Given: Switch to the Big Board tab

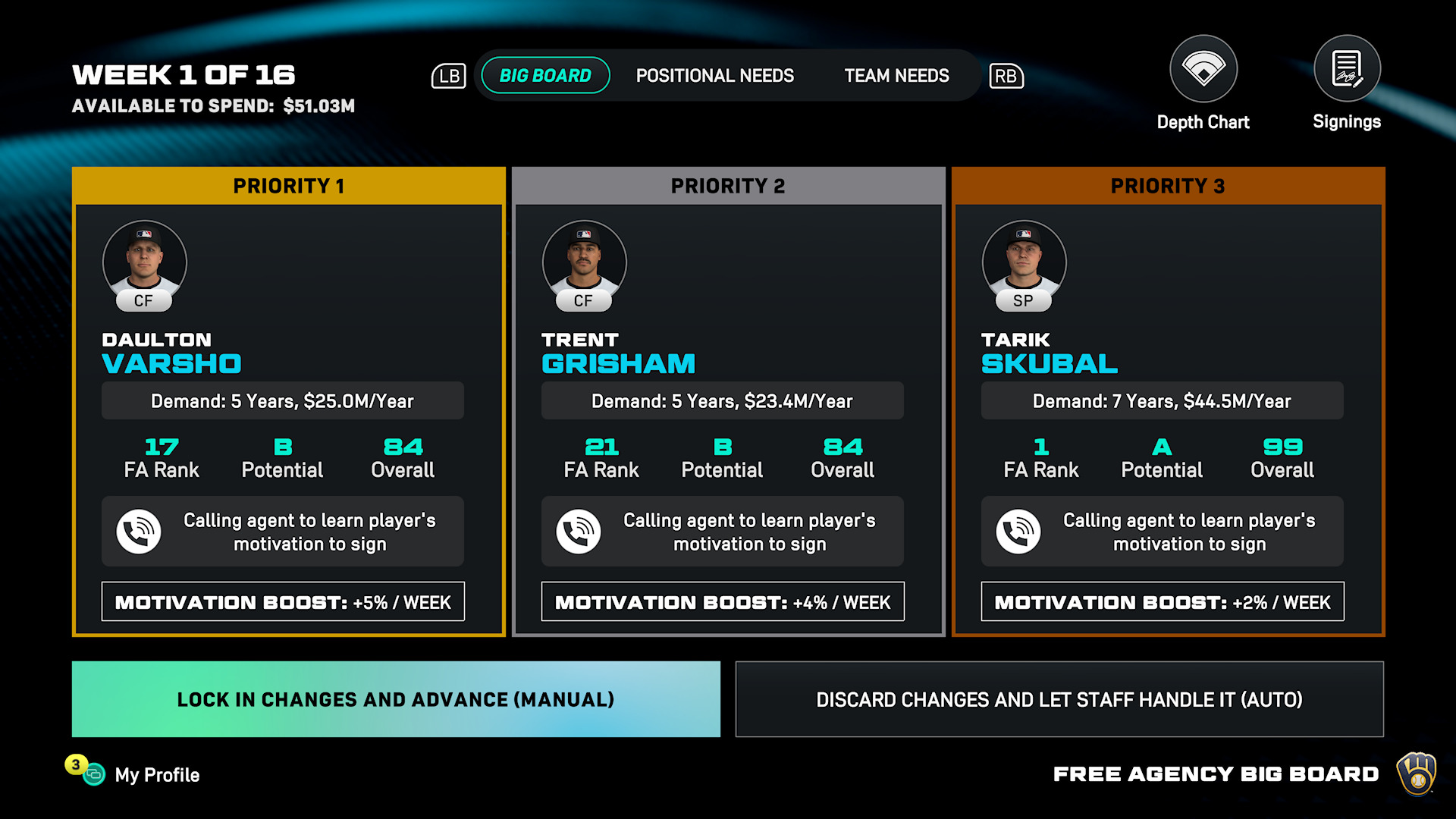Looking at the screenshot, I should (545, 76).
